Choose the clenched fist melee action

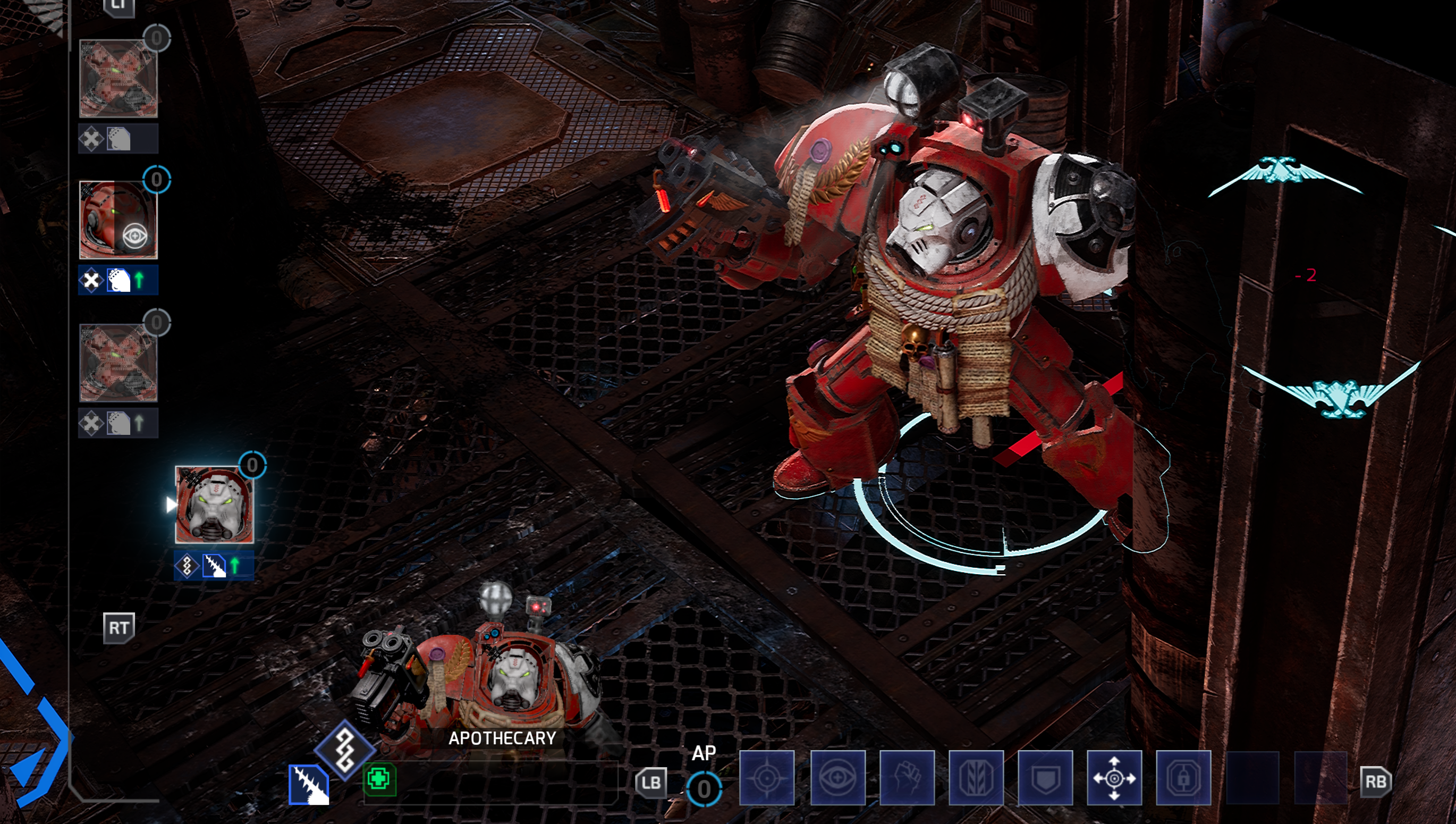coord(907,778)
